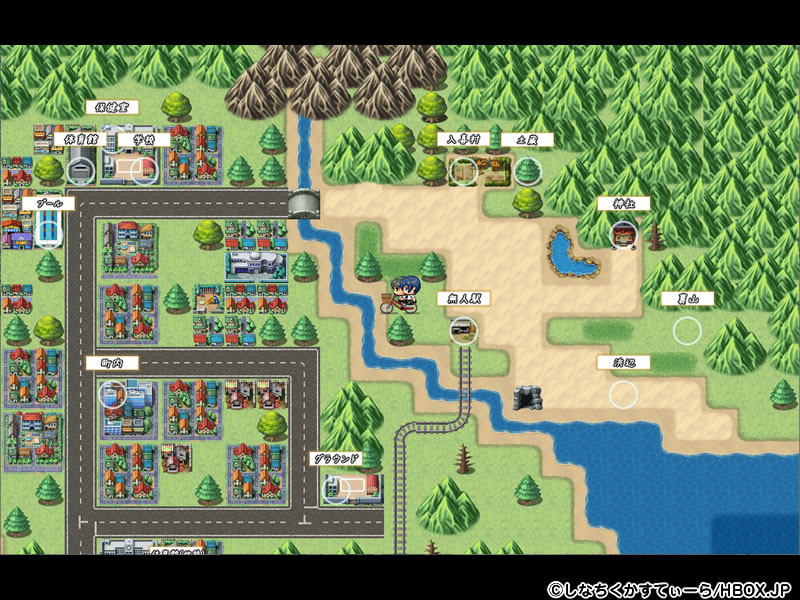Select the 保健室 location label
Screen dimensions: 800x600
pos(112,106)
